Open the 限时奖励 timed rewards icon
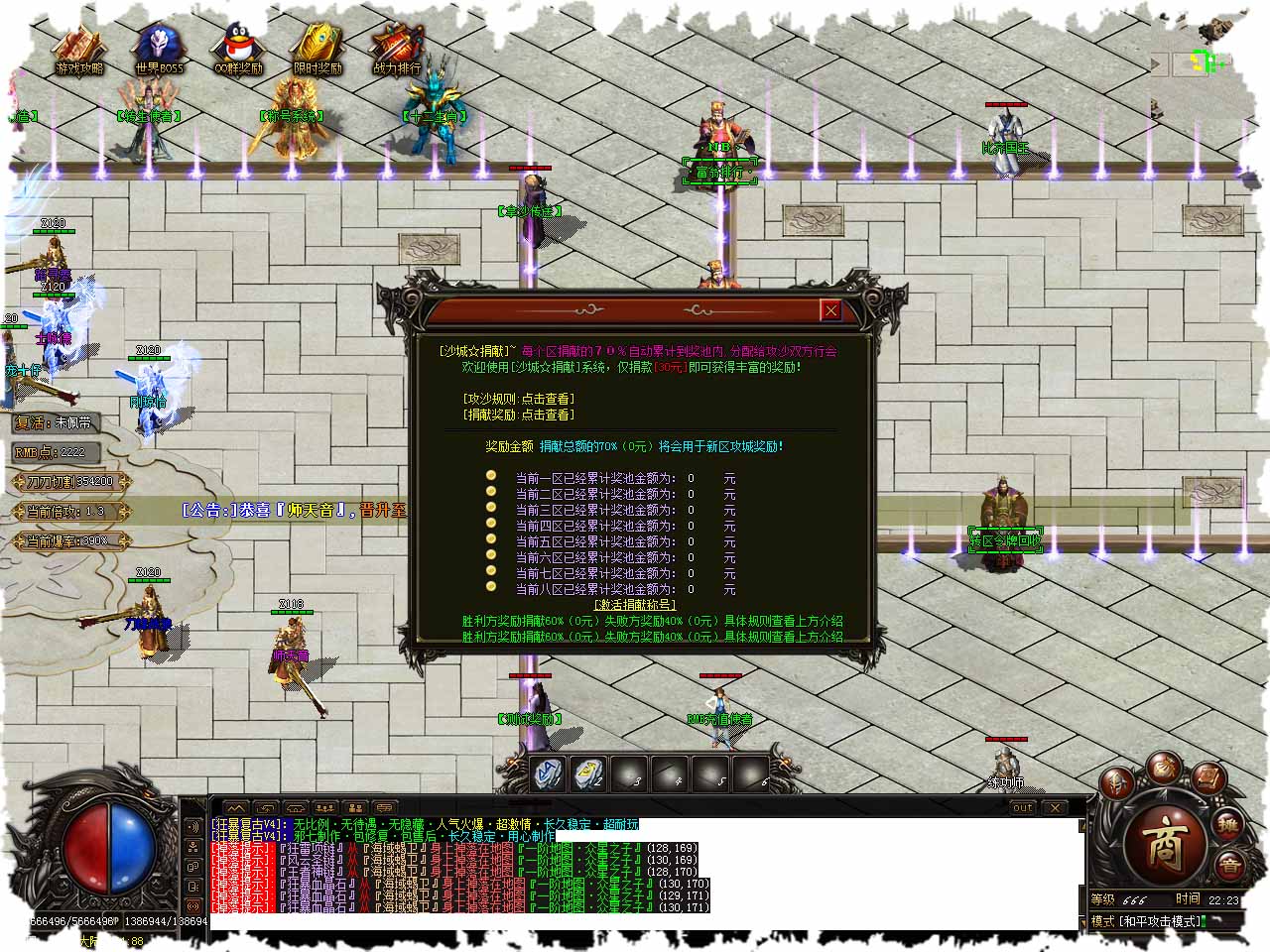Viewport: 1270px width, 952px height. (x=317, y=48)
